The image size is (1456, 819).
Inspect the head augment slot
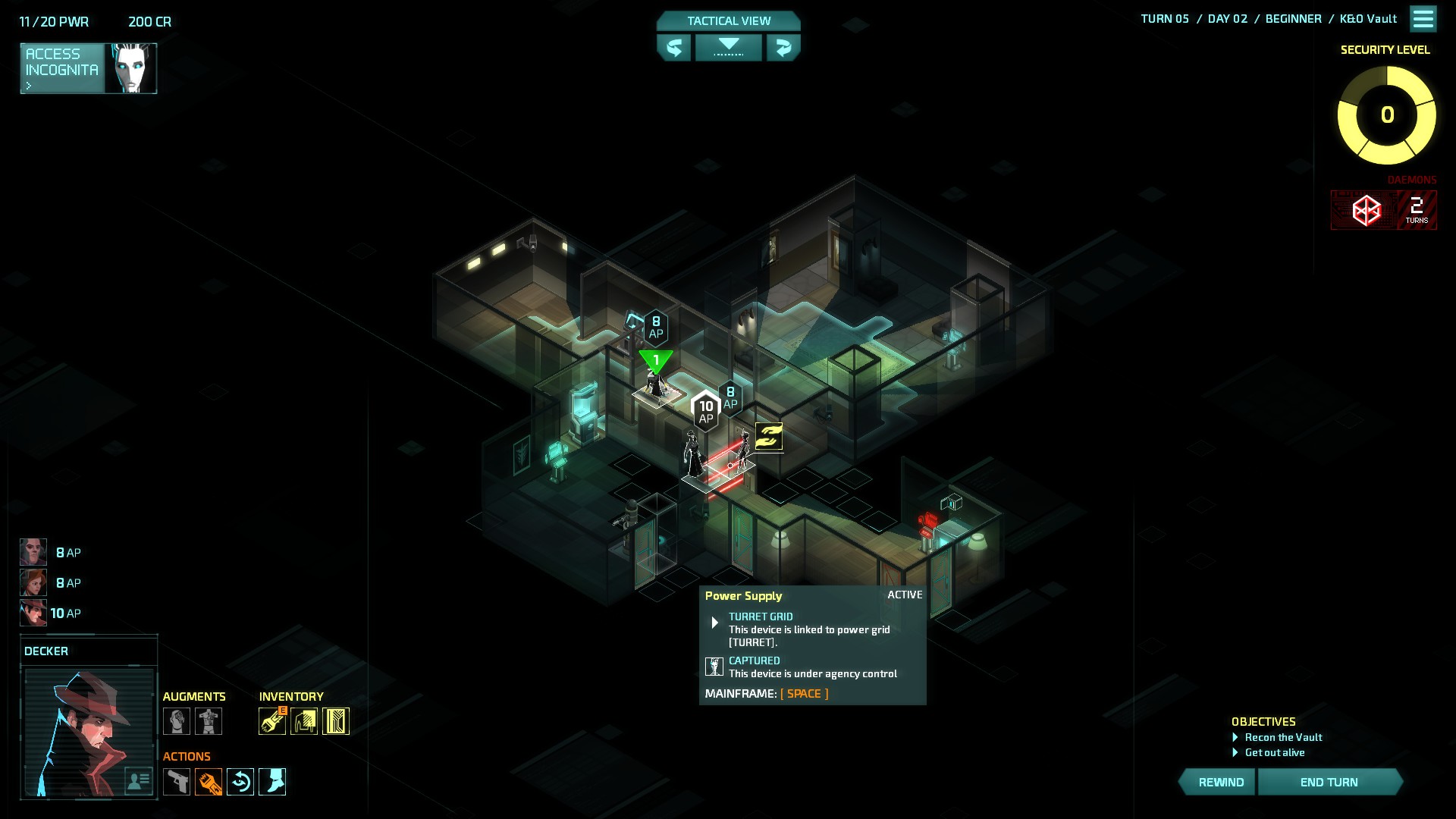tap(177, 721)
